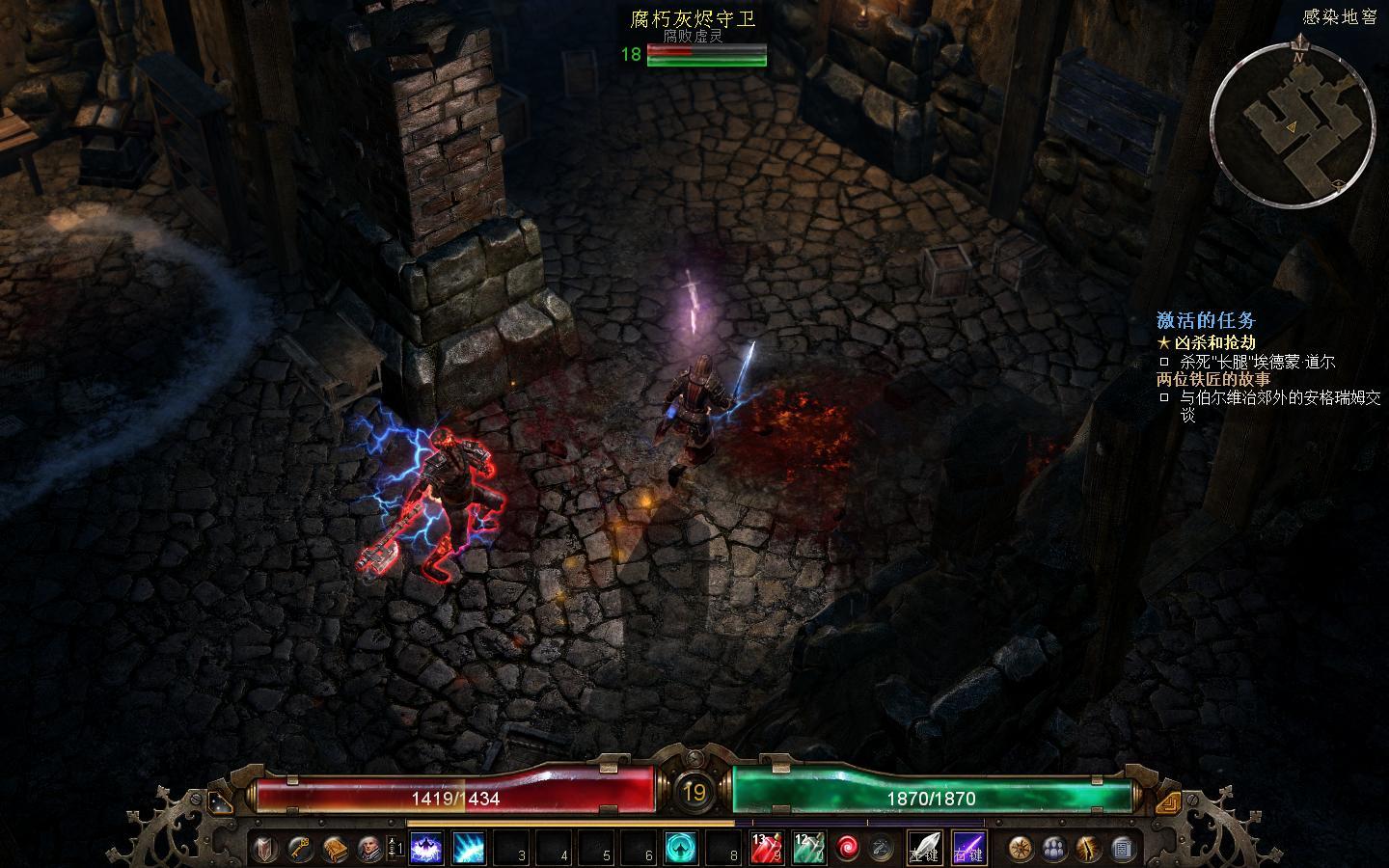Open the character sheet shield icon
The height and width of the screenshot is (868, 1389).
click(267, 849)
